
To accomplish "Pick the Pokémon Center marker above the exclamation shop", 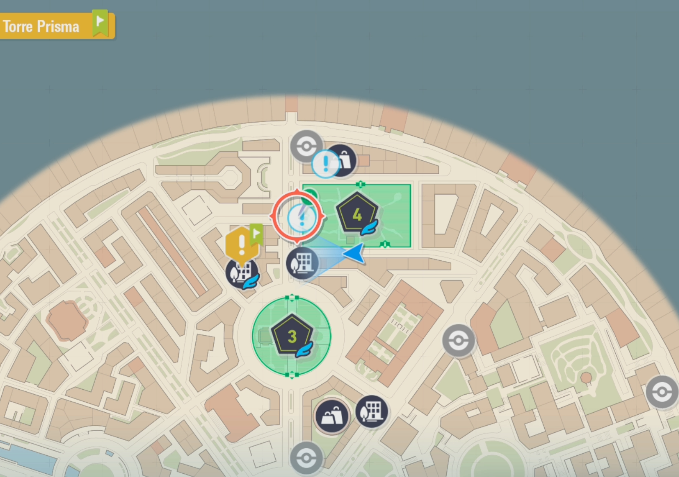I will point(306,146).
